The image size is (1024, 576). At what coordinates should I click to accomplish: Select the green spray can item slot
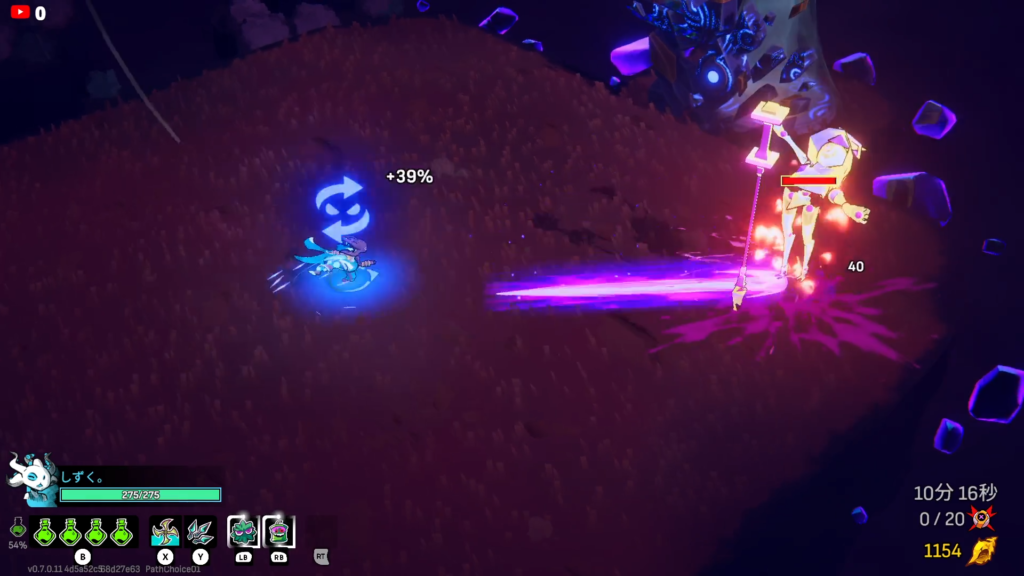tap(279, 531)
